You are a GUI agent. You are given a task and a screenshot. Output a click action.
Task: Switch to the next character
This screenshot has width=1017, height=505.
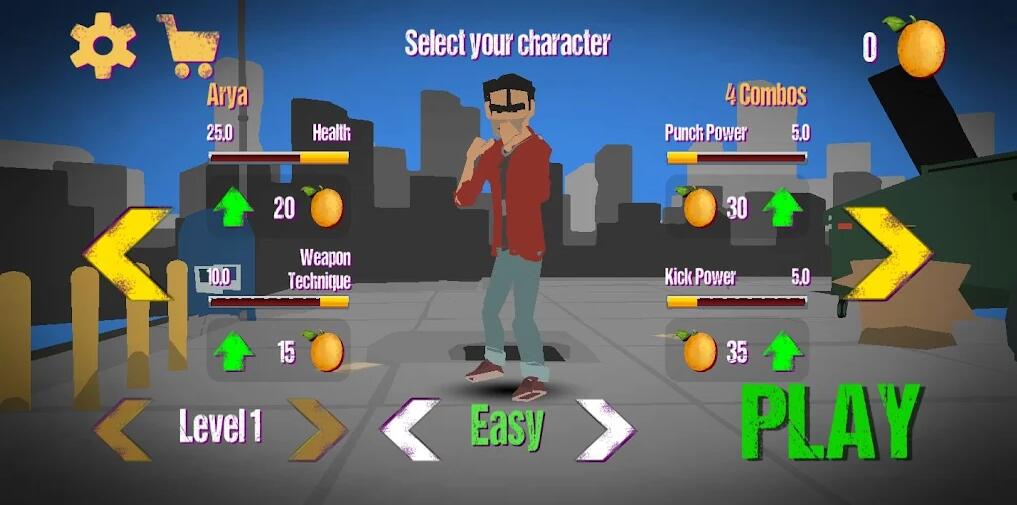point(887,253)
